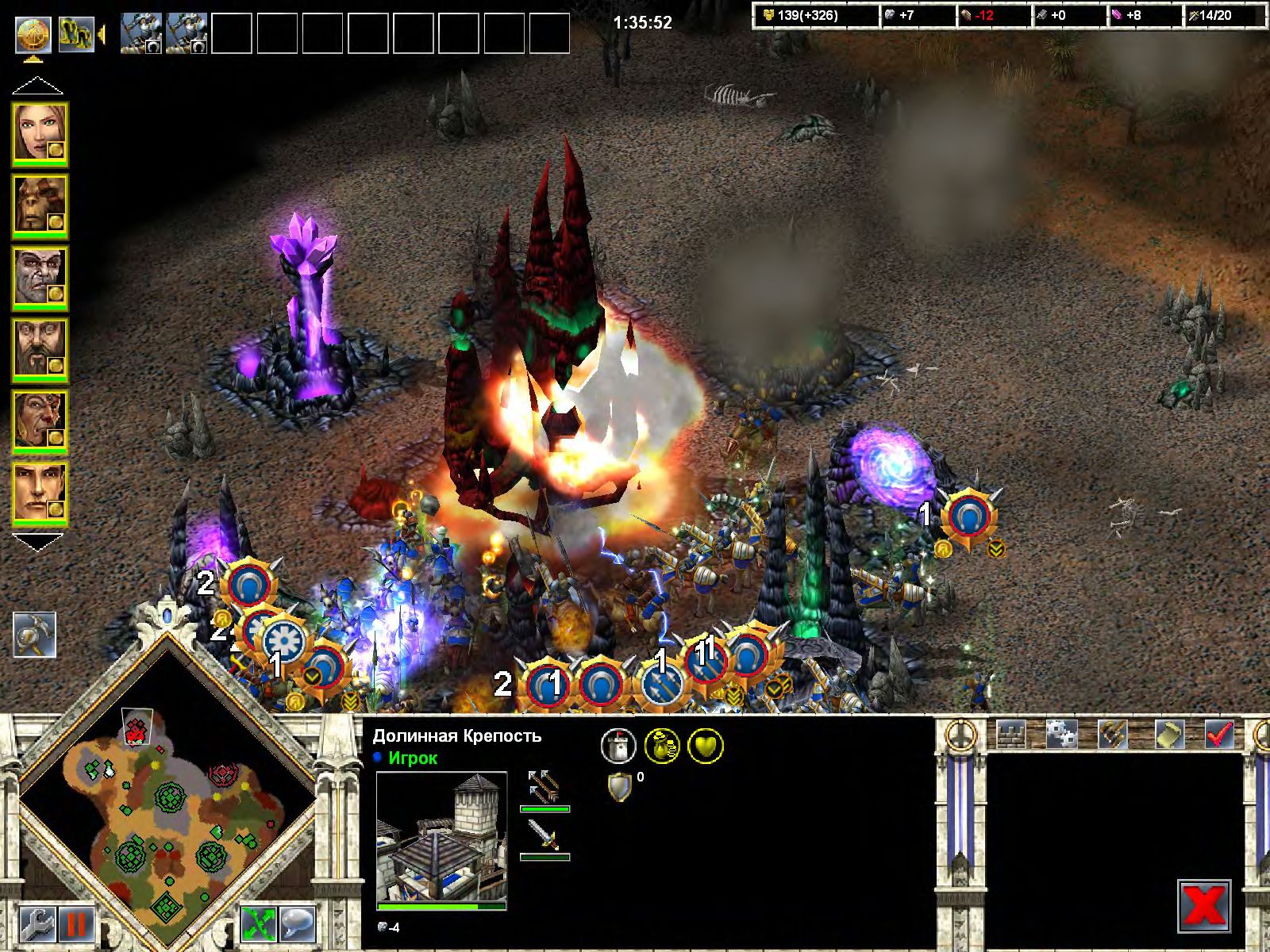Select the gold coin button in top-left
Screen dimensions: 1270x952
pyautogui.click(x=34, y=34)
